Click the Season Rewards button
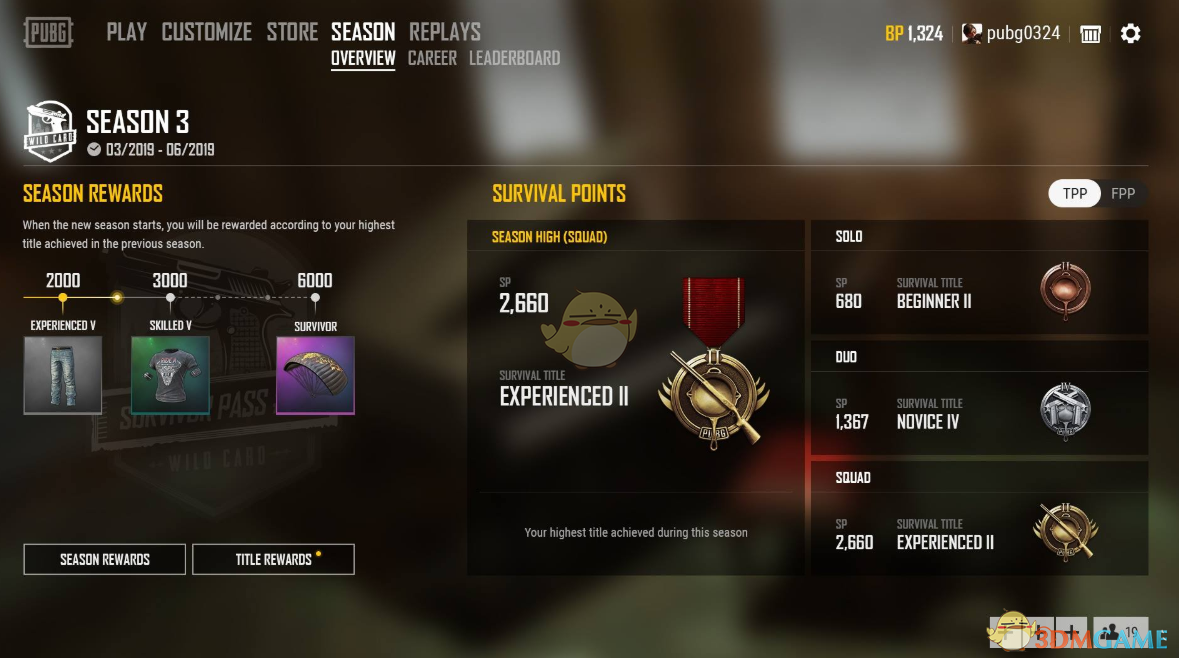Screen dimensions: 1179x658 pos(105,559)
